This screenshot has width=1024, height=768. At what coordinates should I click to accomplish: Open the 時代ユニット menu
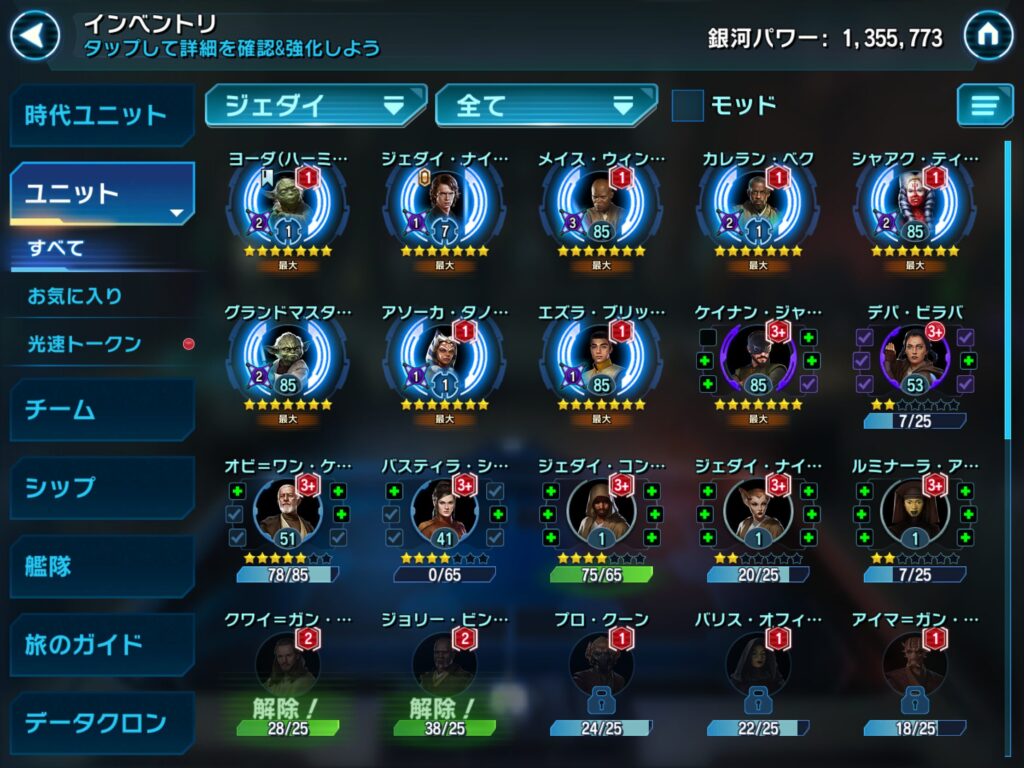(100, 115)
